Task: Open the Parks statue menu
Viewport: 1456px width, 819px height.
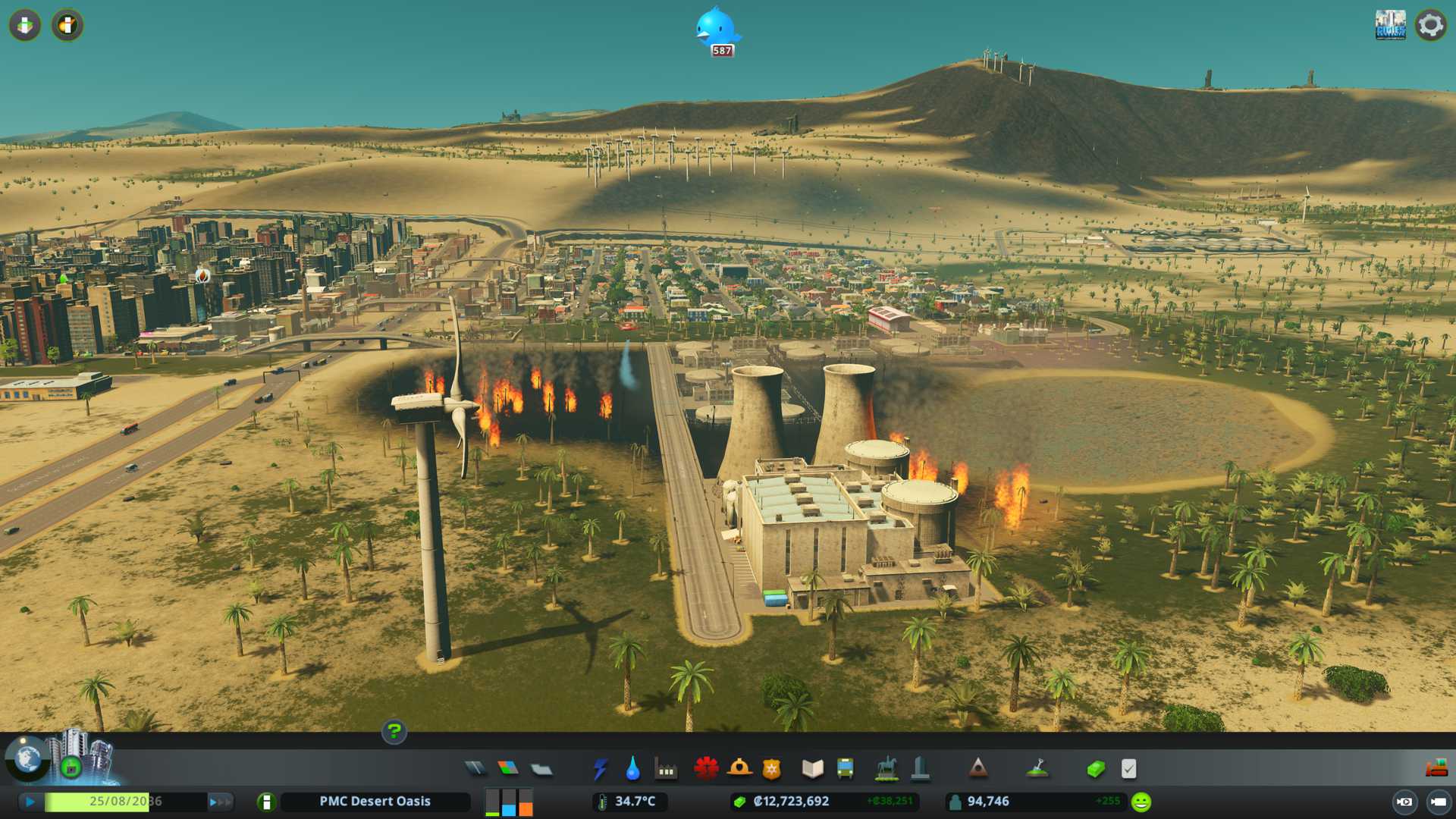Action: tap(886, 769)
